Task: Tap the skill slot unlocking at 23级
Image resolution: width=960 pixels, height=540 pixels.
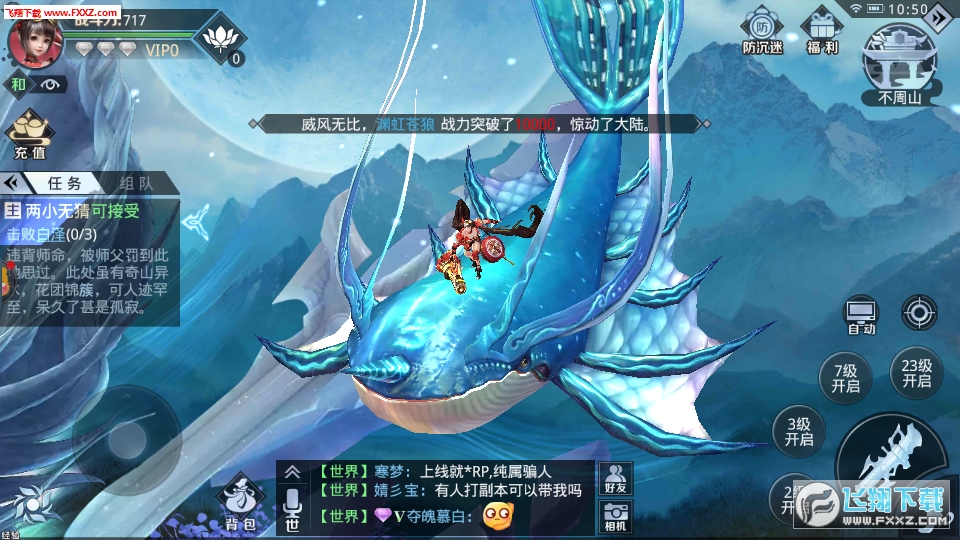Action: (916, 373)
